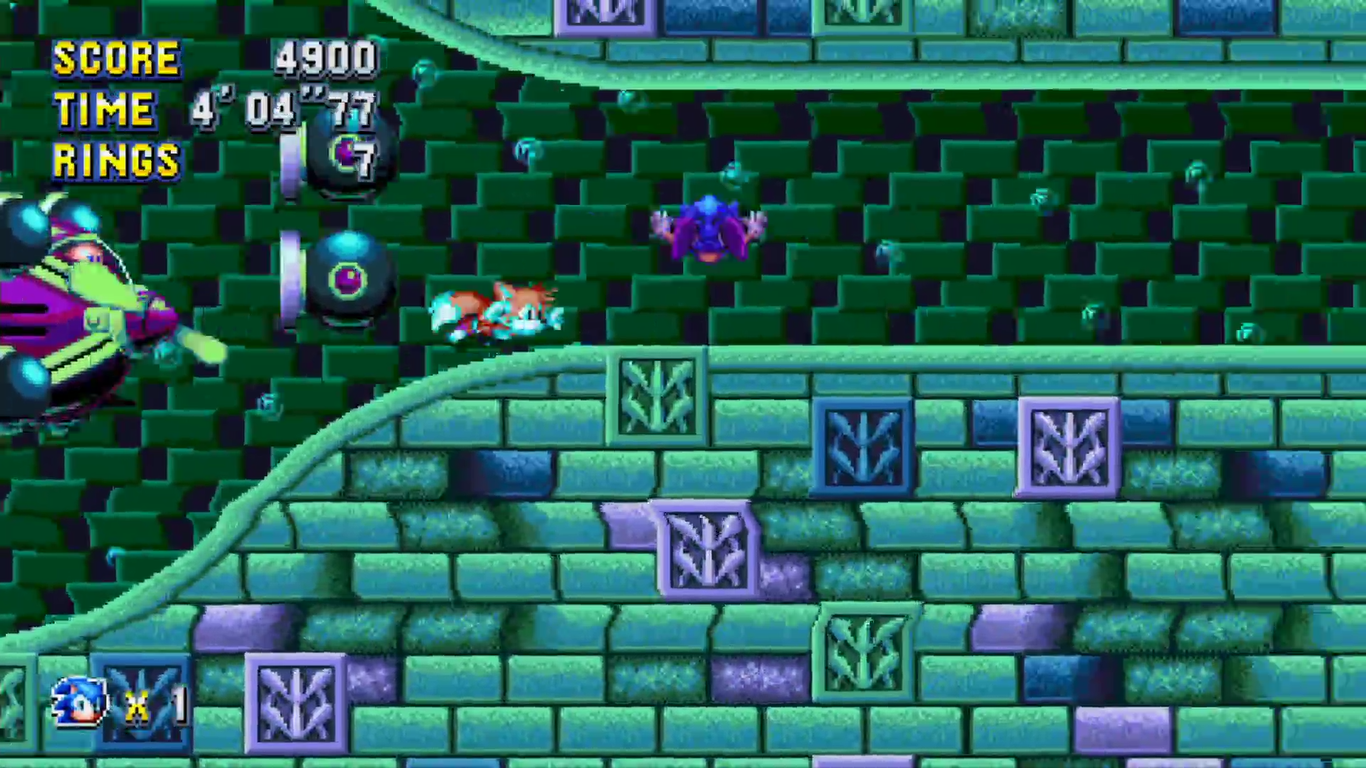Select the SCORE label in the HUD
This screenshot has height=768, width=1366.
point(115,58)
